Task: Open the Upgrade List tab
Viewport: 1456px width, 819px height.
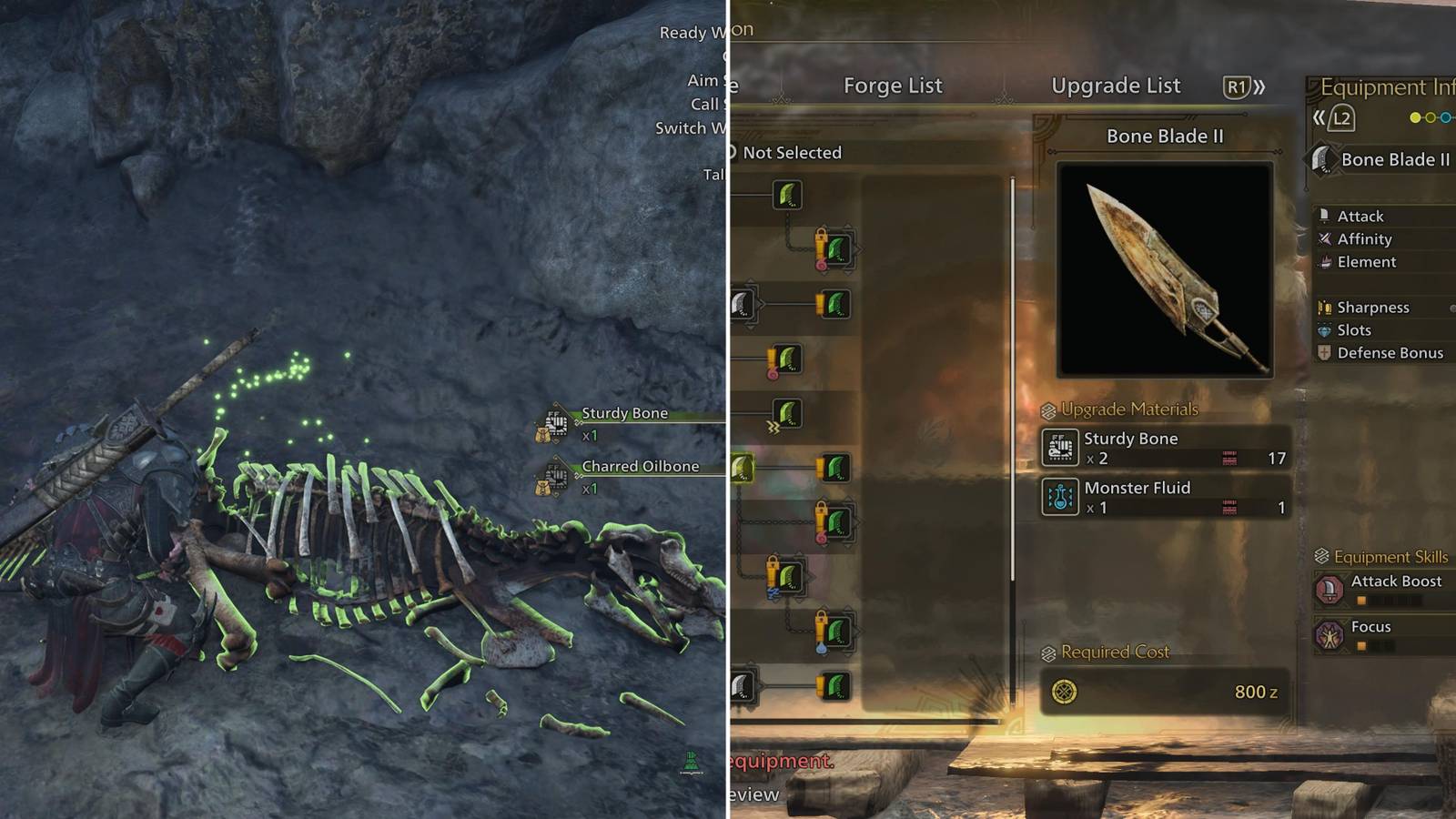Action: tap(1117, 86)
